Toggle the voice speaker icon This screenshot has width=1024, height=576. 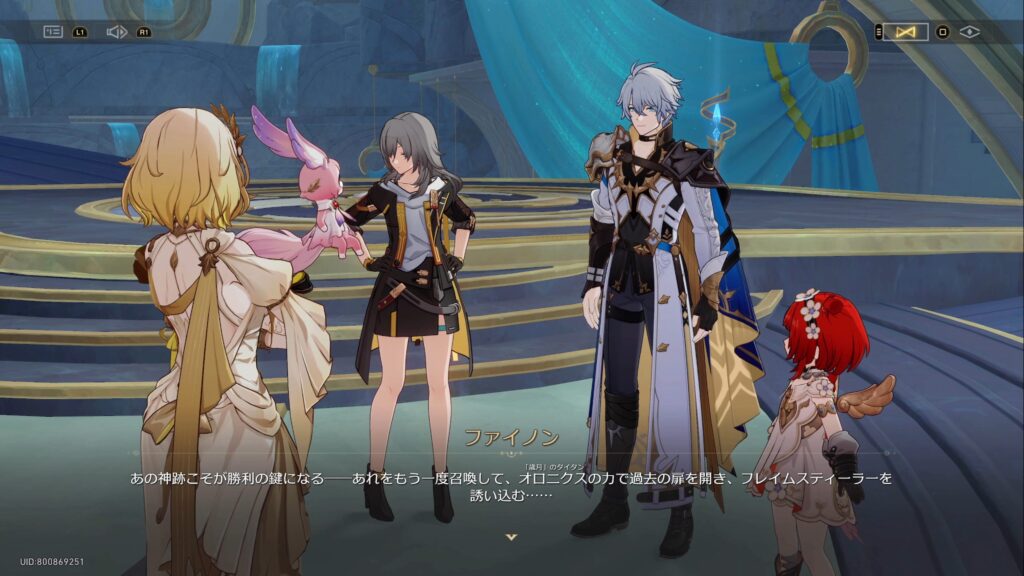pos(116,32)
